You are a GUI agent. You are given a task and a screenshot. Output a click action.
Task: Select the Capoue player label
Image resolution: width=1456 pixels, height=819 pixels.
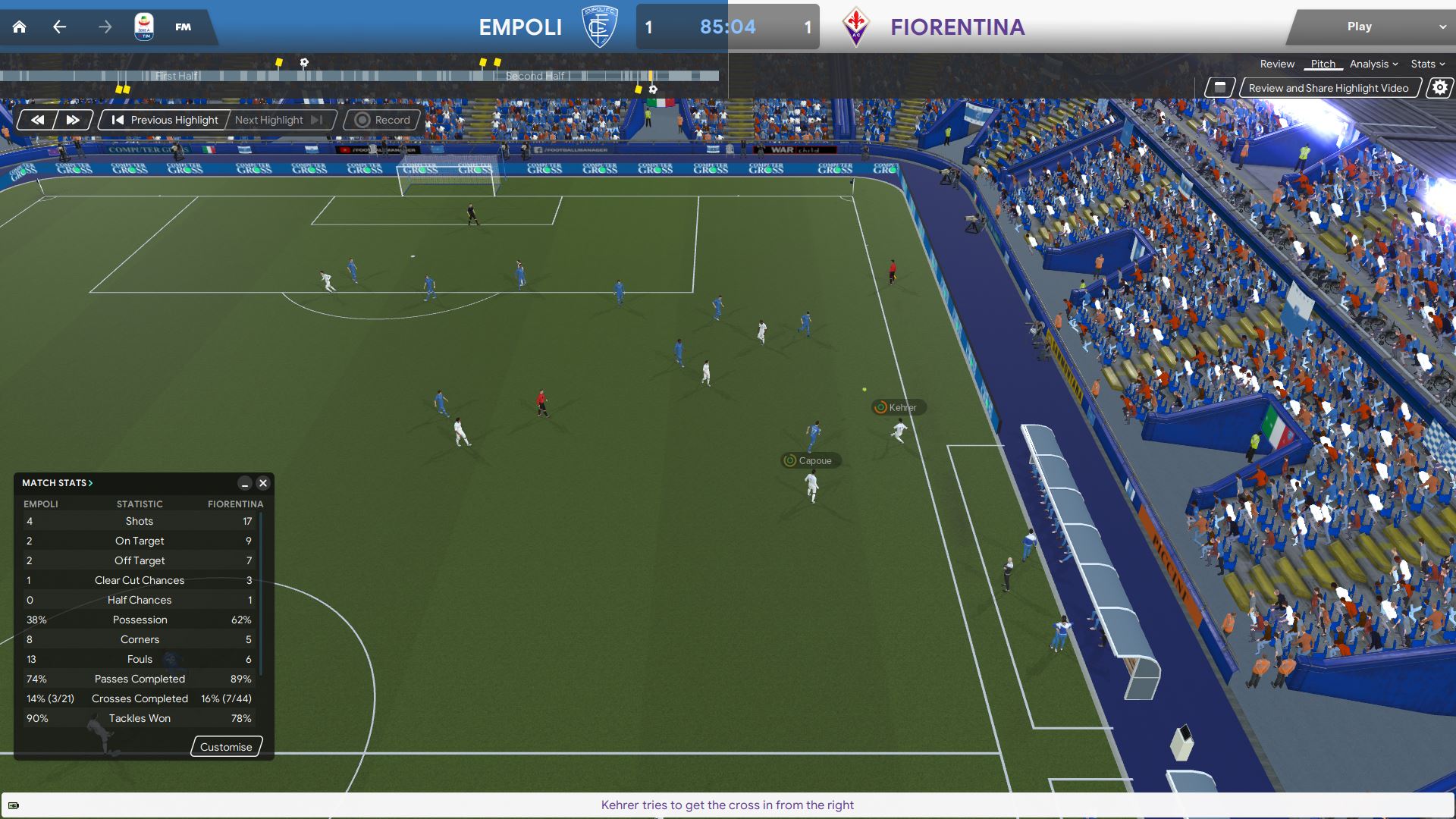(x=811, y=460)
